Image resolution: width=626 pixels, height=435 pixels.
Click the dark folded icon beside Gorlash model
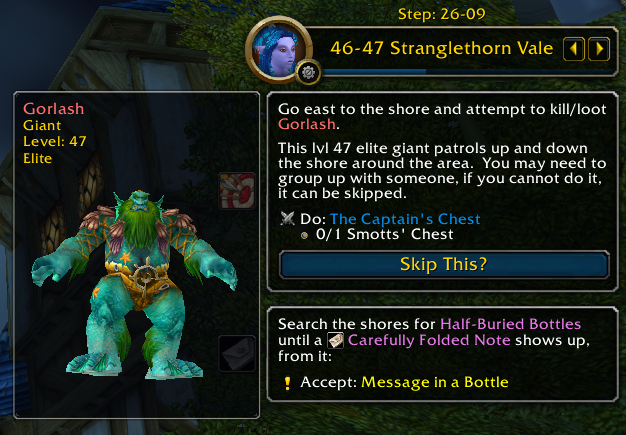[x=235, y=353]
